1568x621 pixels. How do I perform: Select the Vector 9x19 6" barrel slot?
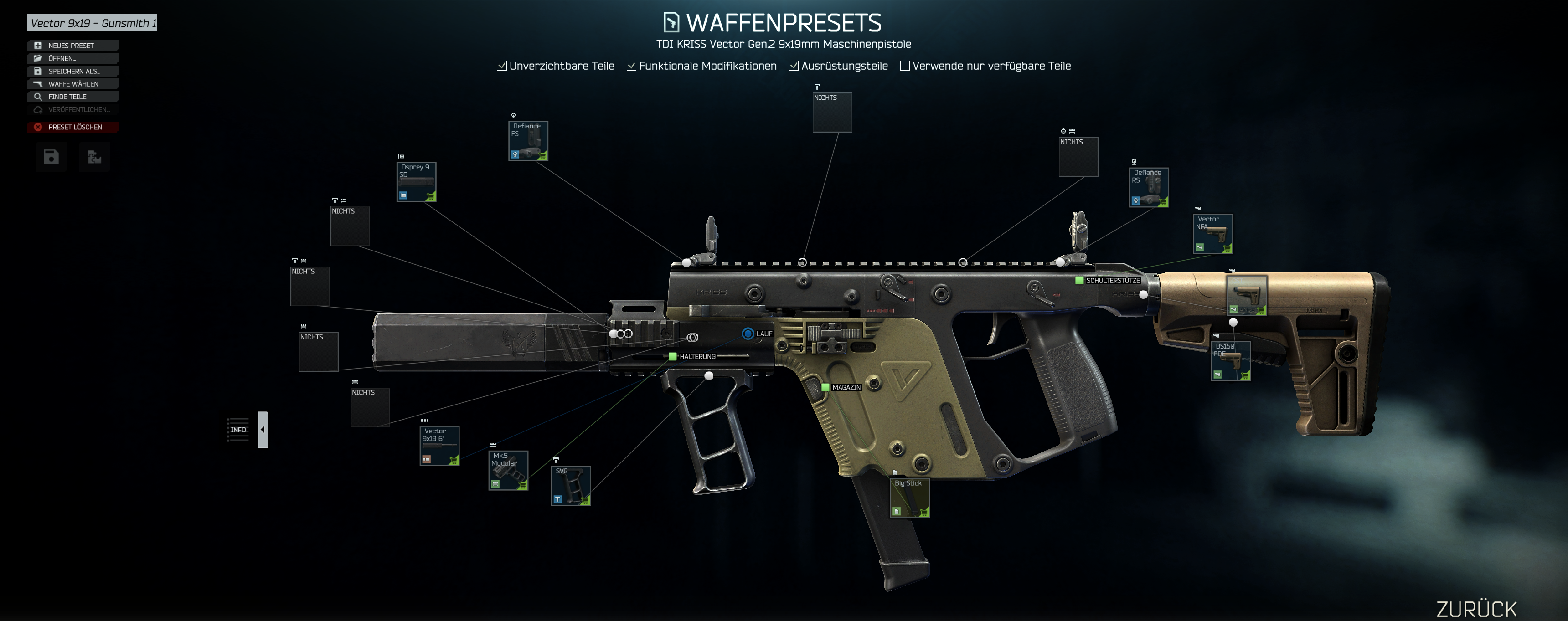click(x=439, y=446)
